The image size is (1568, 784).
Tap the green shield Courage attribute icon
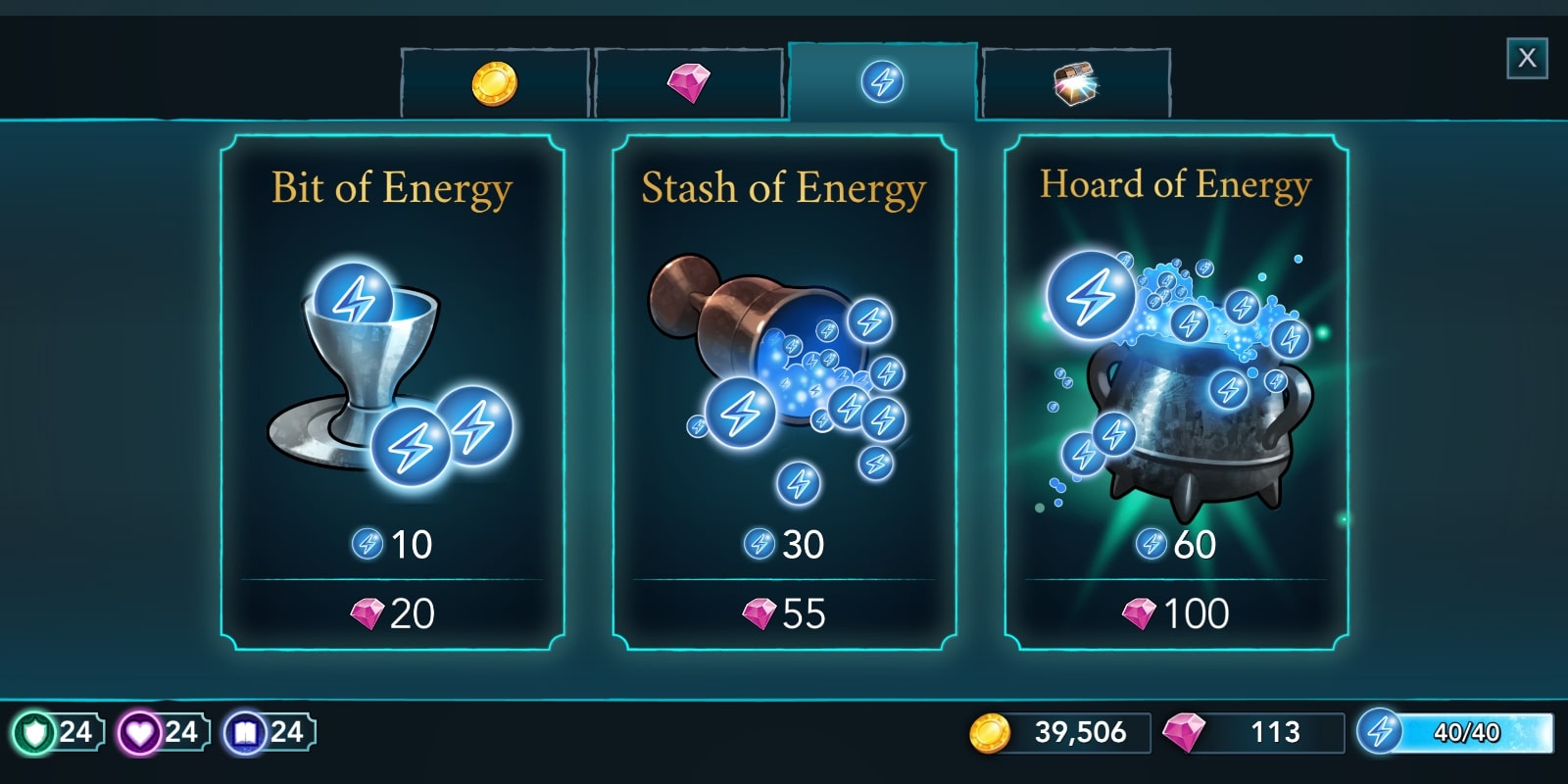[x=36, y=733]
